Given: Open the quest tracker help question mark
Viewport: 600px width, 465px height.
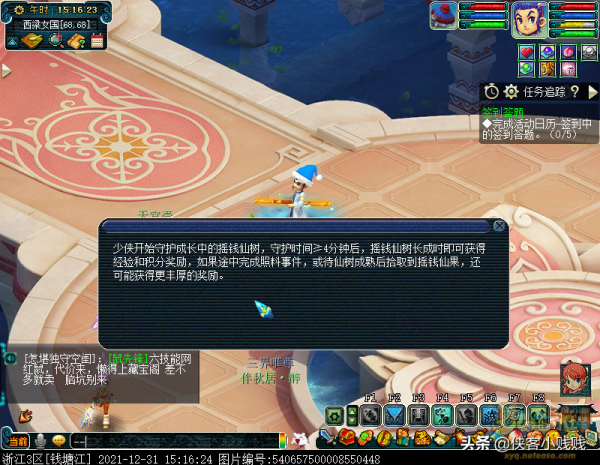Looking at the screenshot, I should (x=575, y=91).
